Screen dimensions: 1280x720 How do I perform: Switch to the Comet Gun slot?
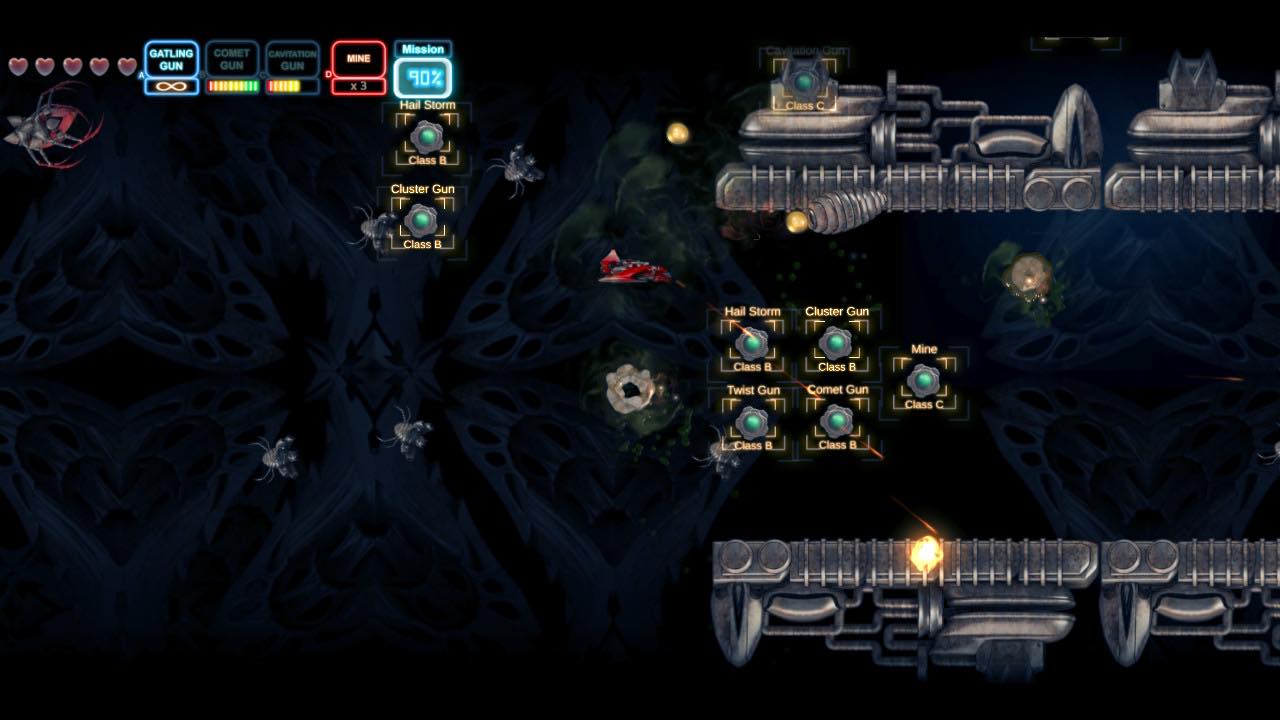[x=232, y=66]
